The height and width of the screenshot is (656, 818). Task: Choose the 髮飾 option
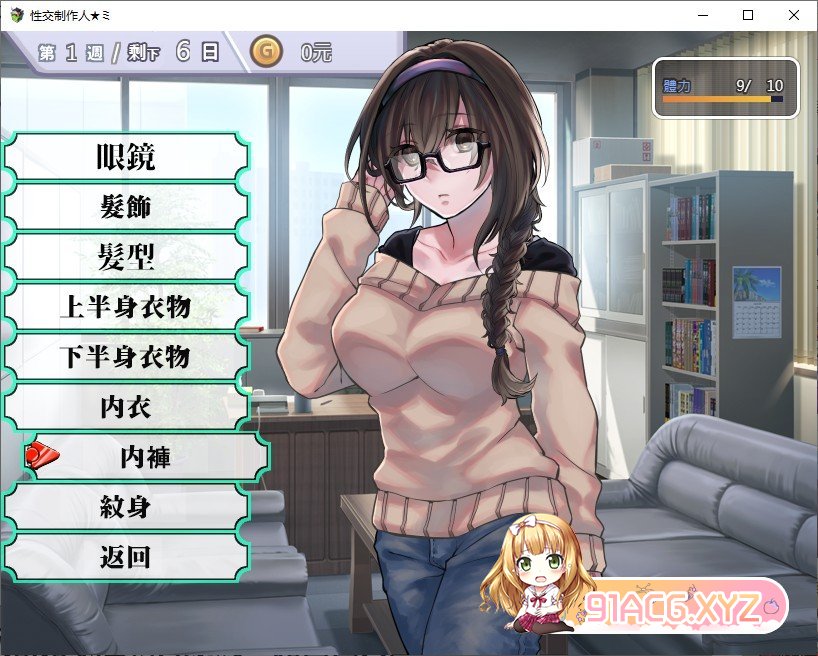125,207
